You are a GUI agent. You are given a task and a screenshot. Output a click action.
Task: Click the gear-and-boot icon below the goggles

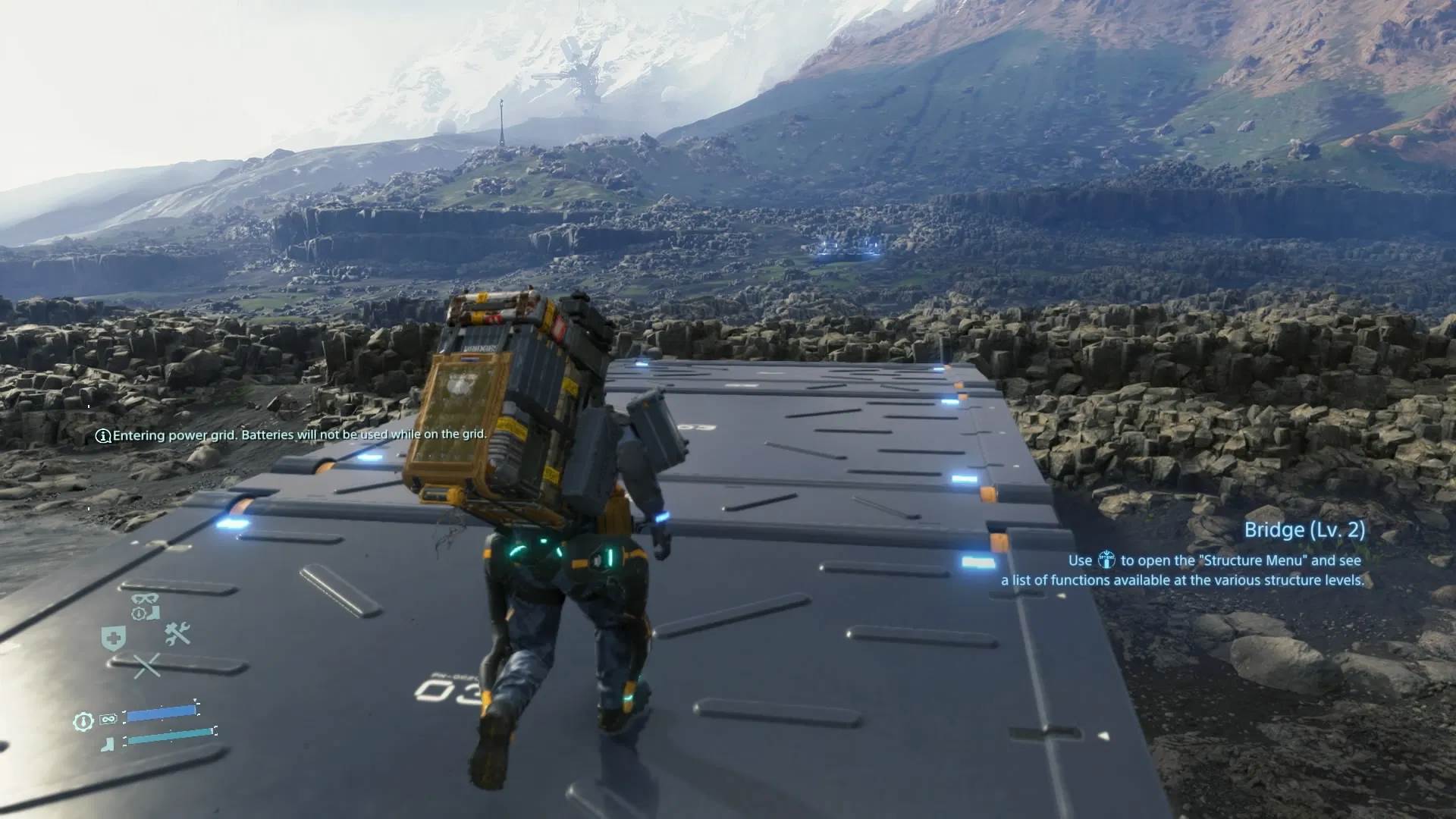145,613
